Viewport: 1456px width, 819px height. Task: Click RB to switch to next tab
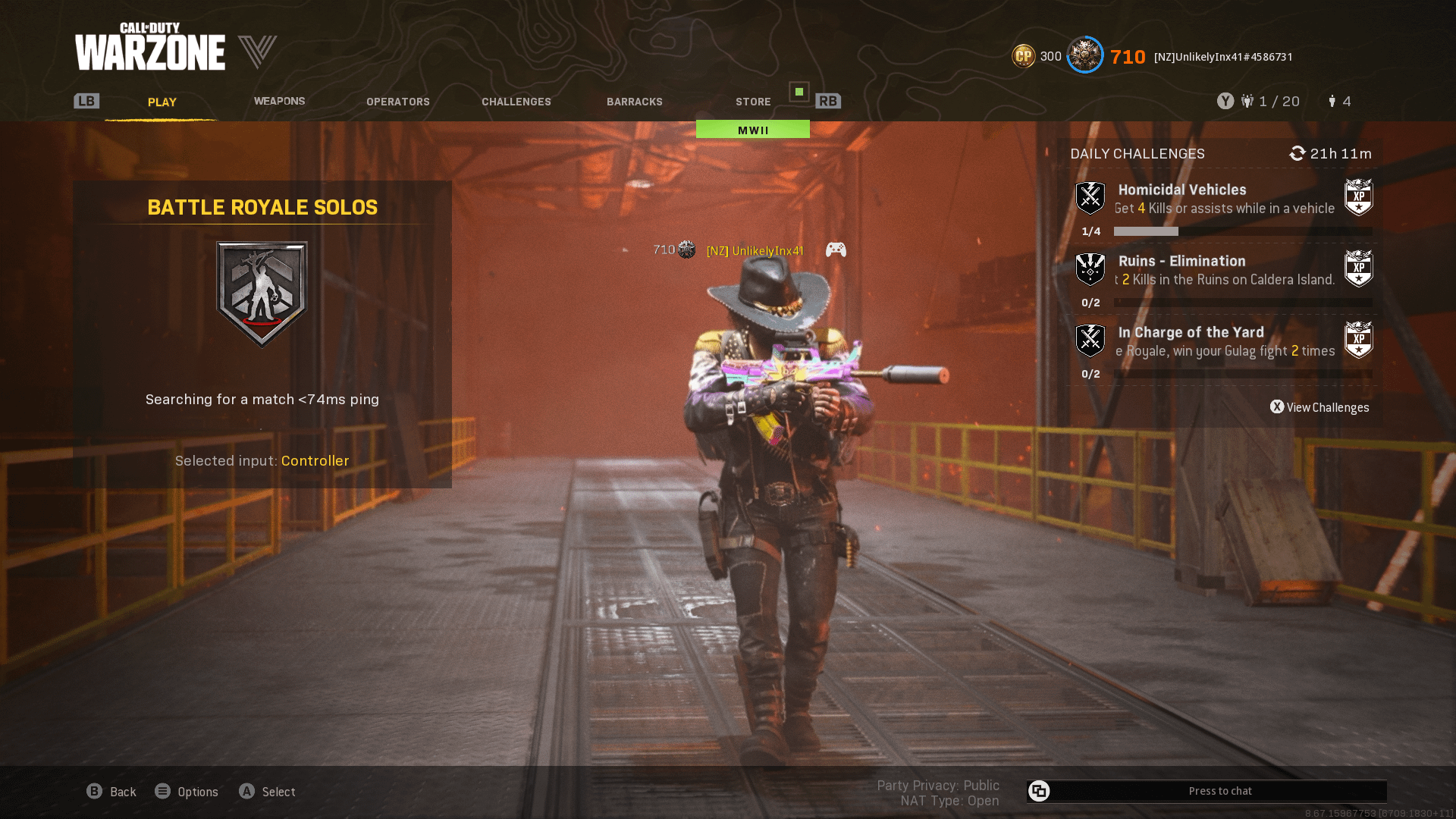828,100
